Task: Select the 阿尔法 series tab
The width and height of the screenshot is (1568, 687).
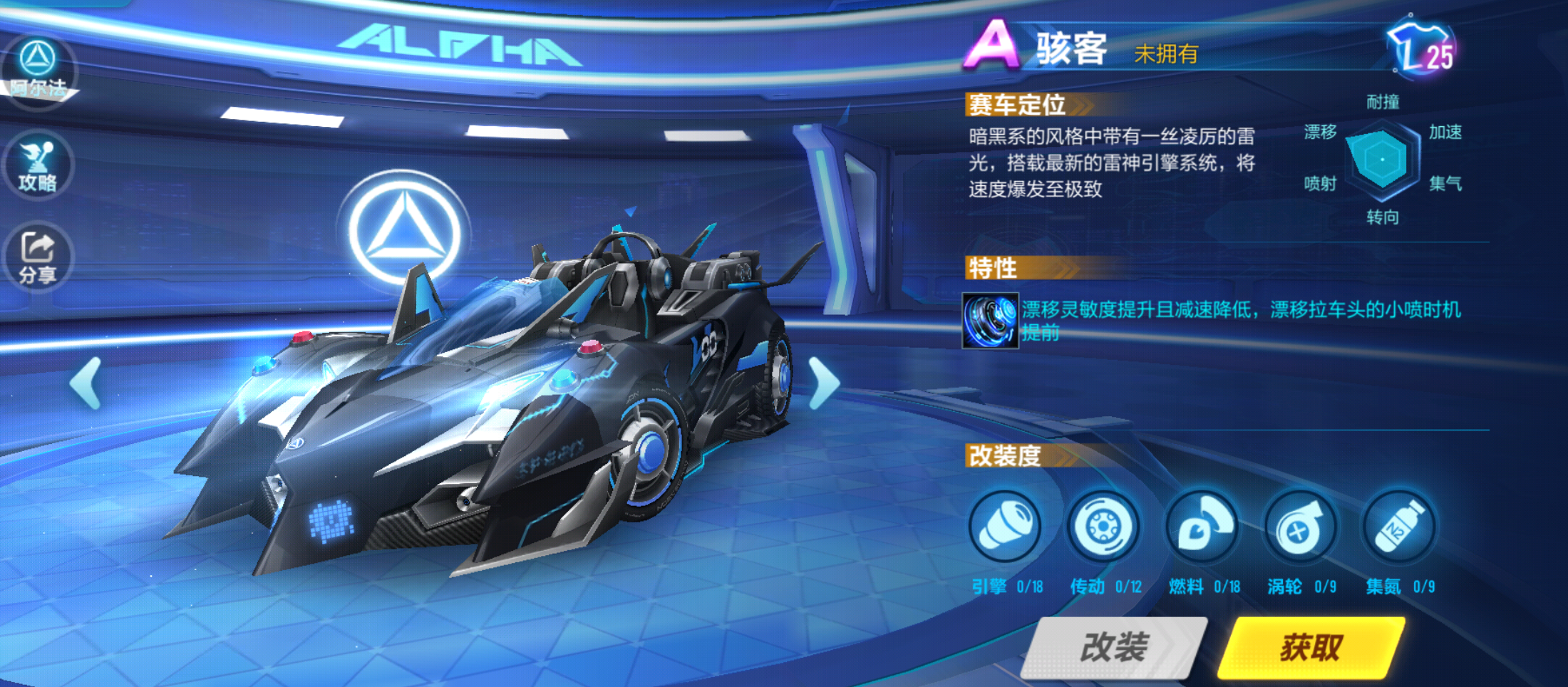Action: click(37, 71)
